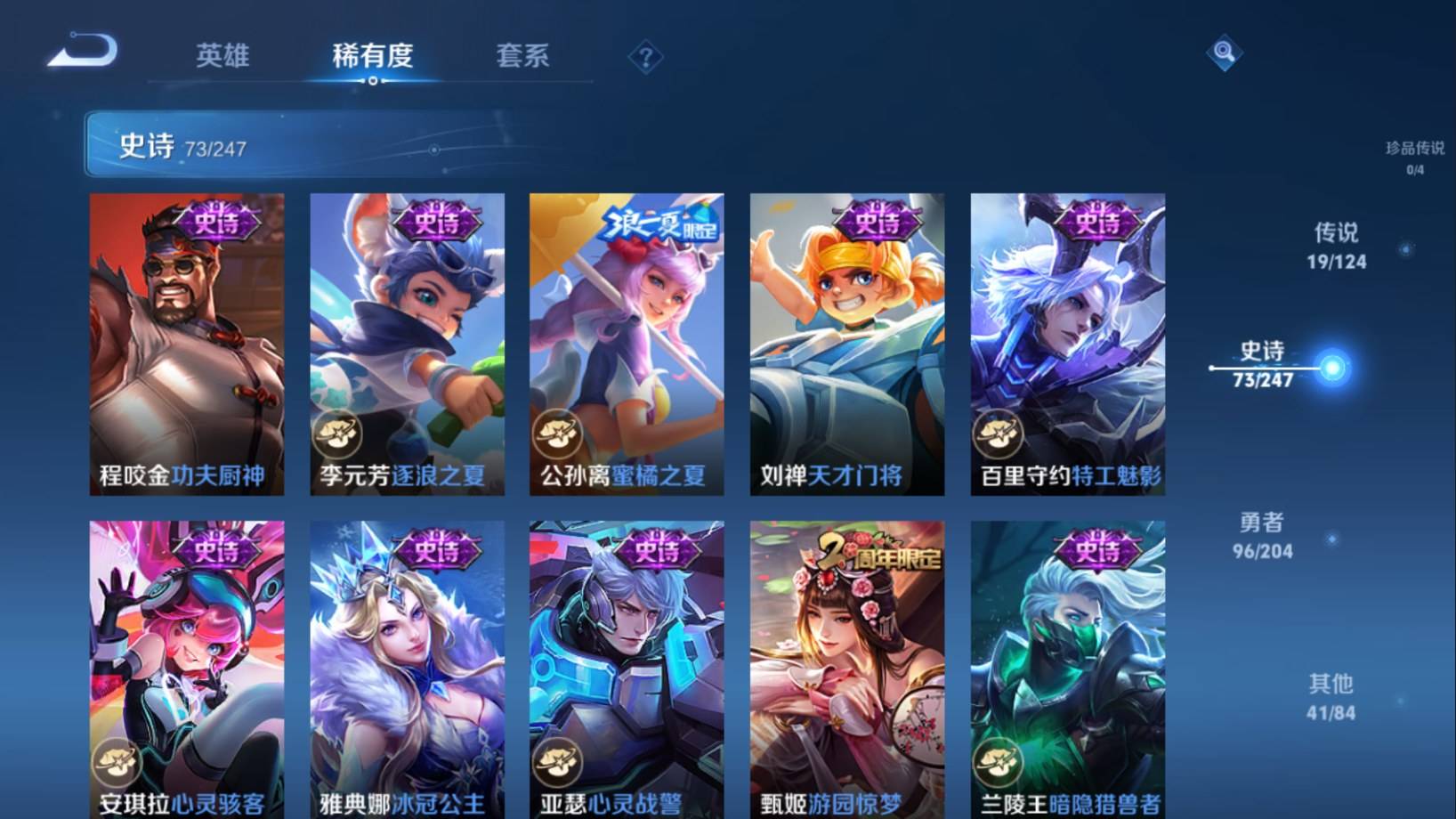
Task: Open the 李元芳 逐浪之夏 skin card
Action: (407, 345)
